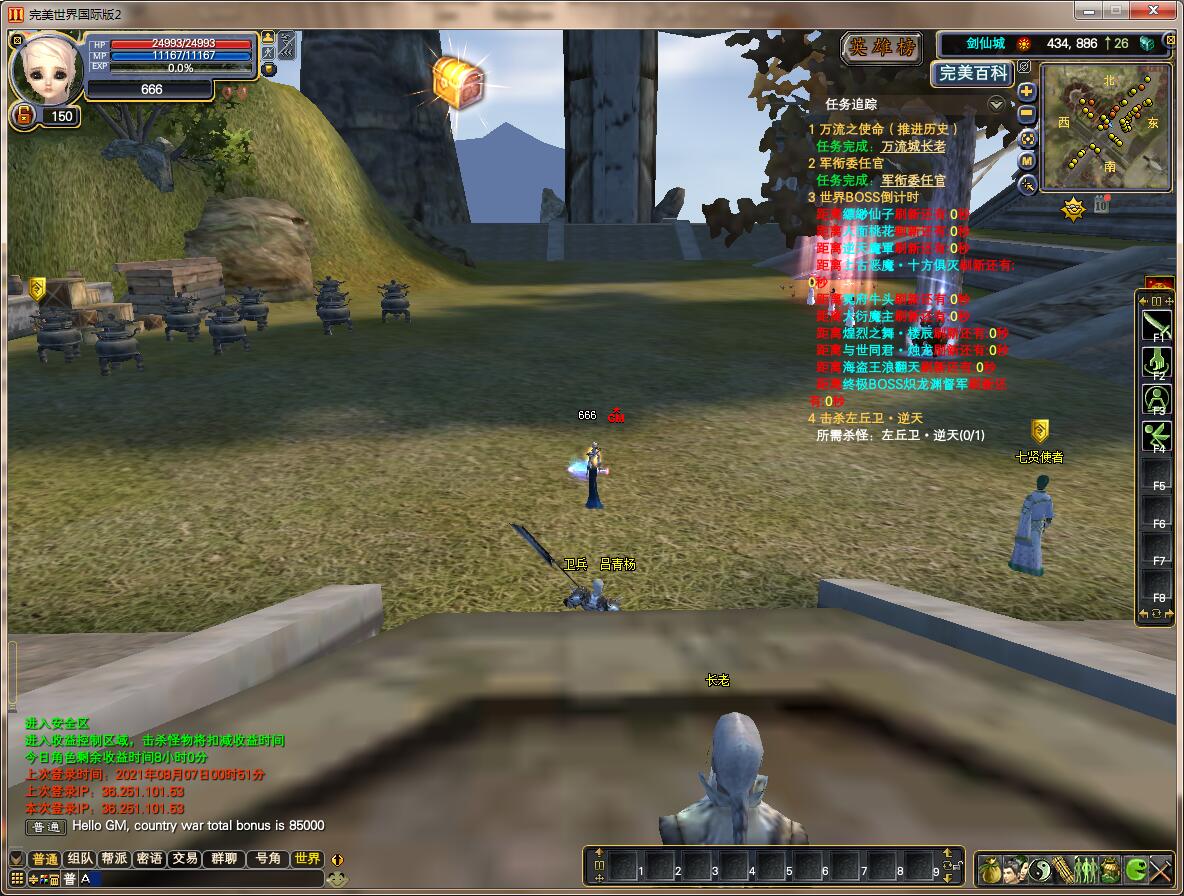Open the 完美百科 encyclopedia
Image resolution: width=1184 pixels, height=896 pixels.
(x=973, y=73)
